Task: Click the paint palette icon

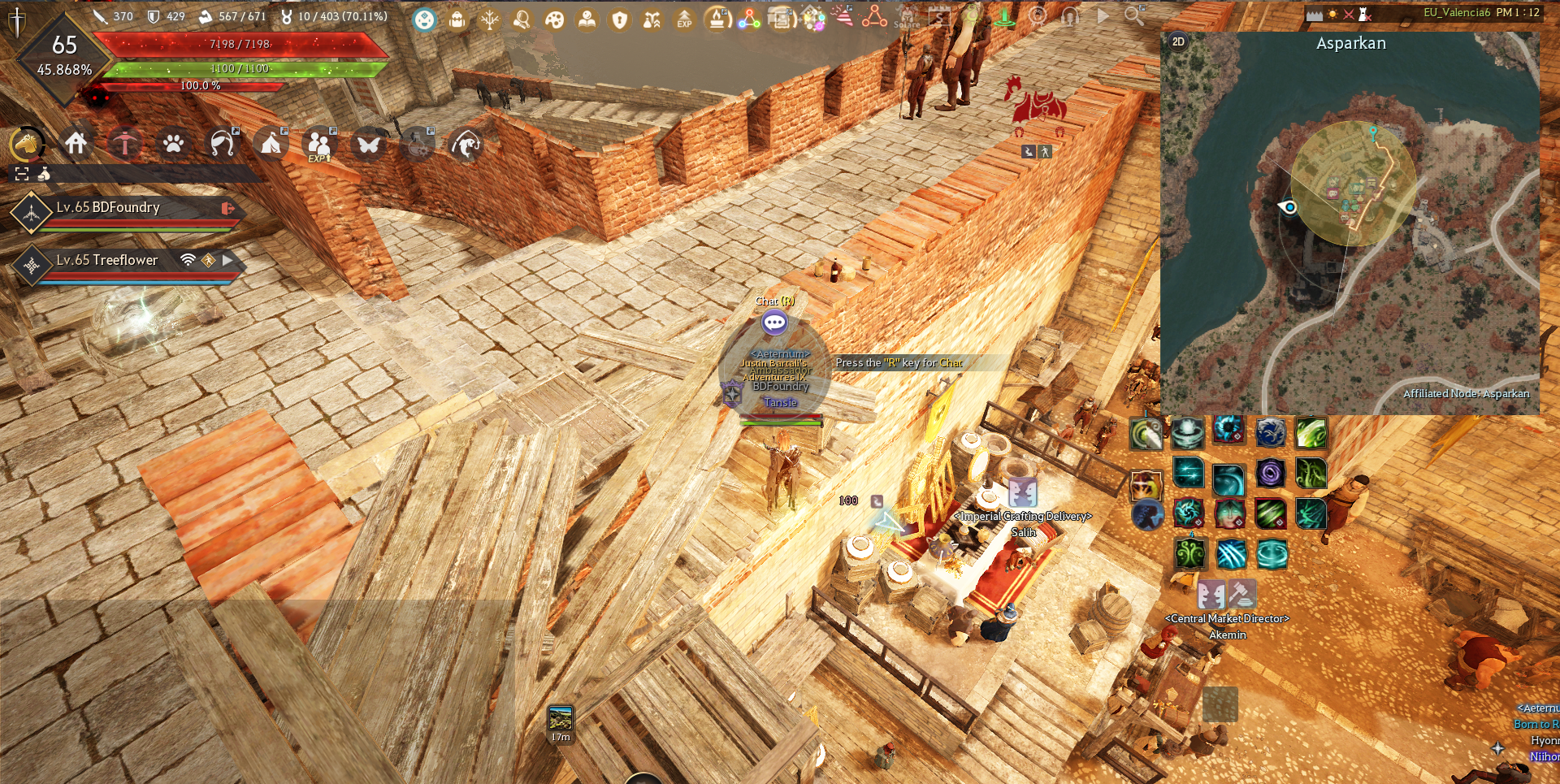Action: [x=555, y=19]
